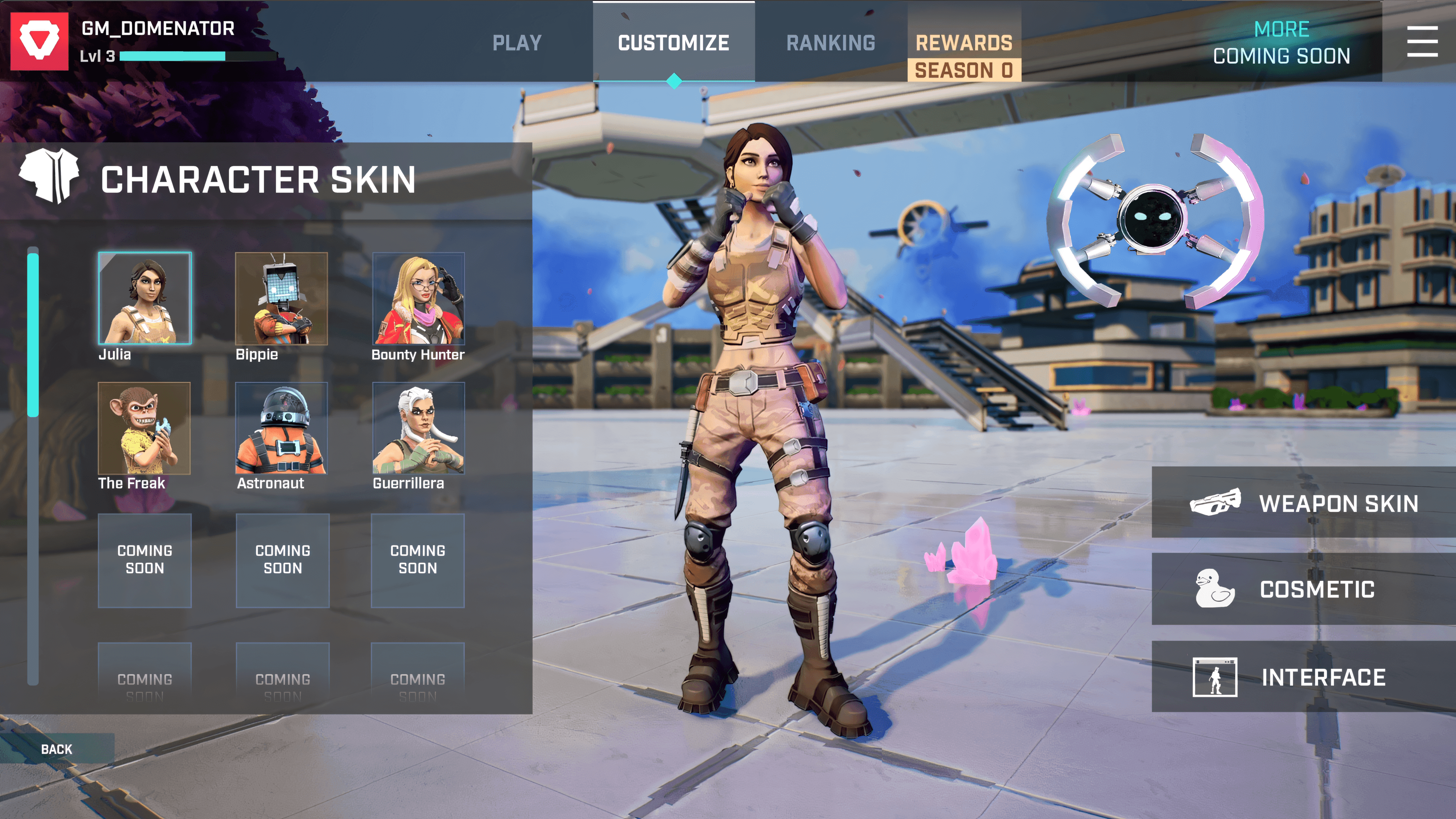Open the Weapon Skin category
Image resolution: width=1456 pixels, height=819 pixels.
coord(1304,502)
